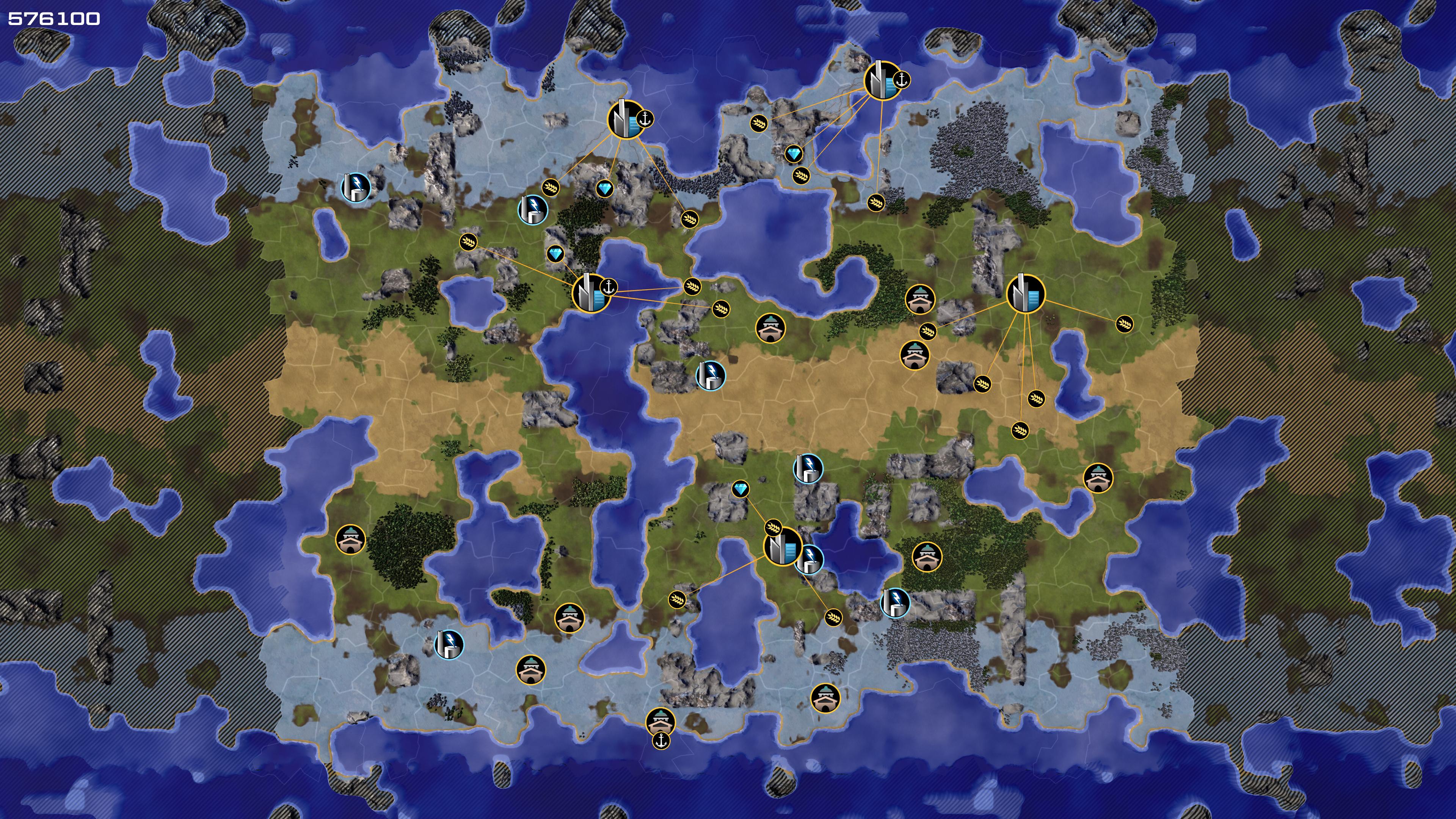
Task: Choose the wheat marker touching a city icon
Action: point(773,528)
